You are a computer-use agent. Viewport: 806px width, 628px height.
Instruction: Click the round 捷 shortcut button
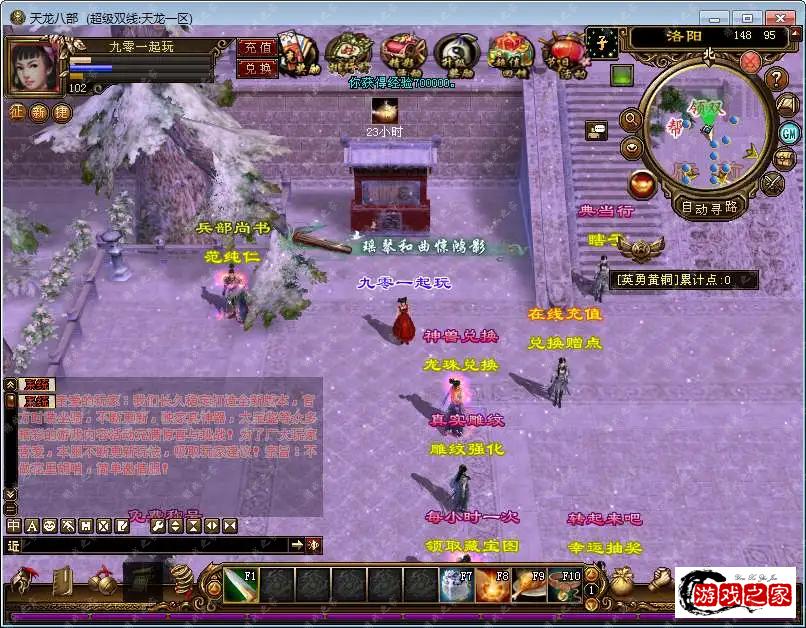62,112
